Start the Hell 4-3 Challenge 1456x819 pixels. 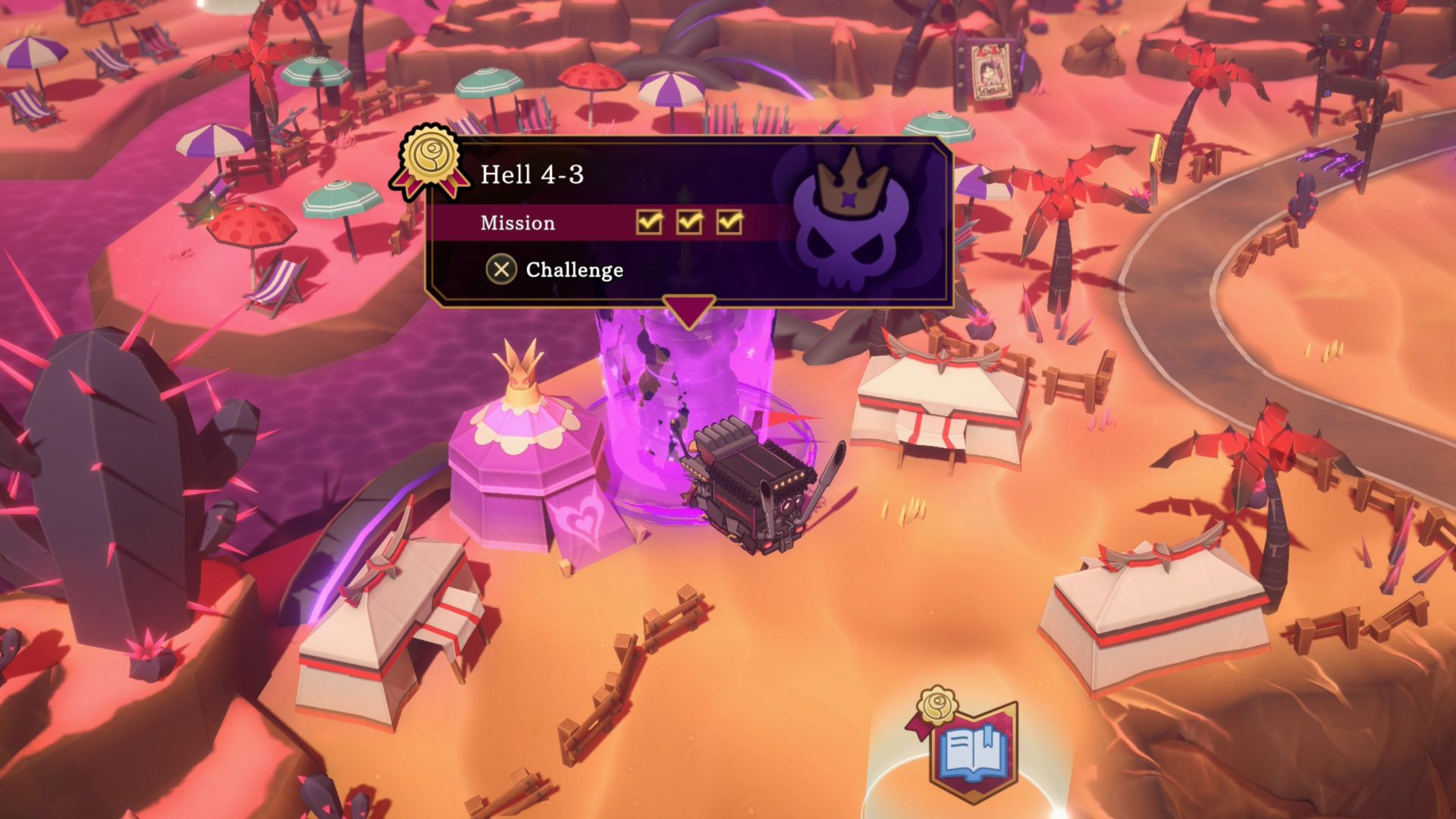click(556, 269)
